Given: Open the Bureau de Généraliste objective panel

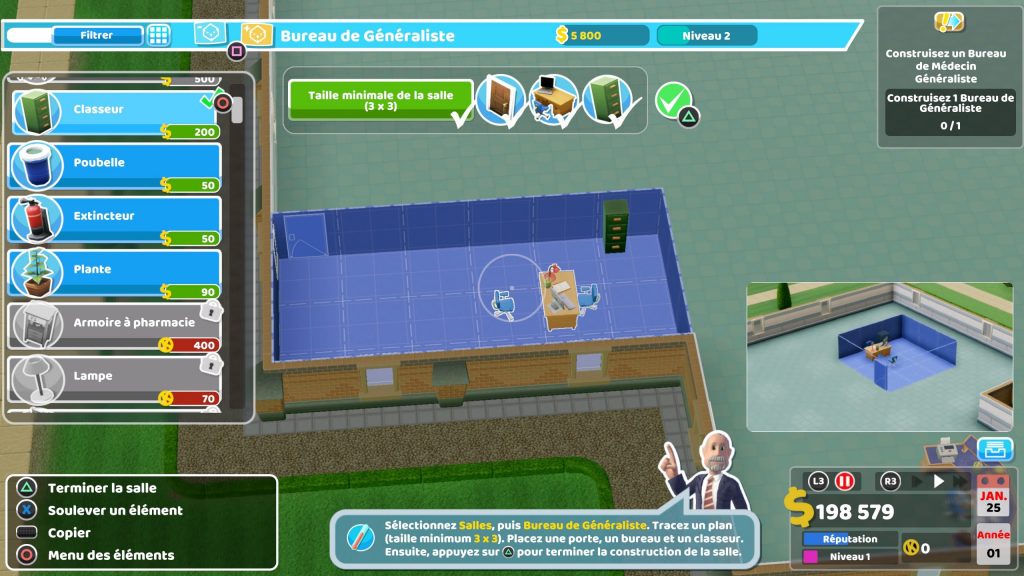Looking at the screenshot, I should coord(945,77).
